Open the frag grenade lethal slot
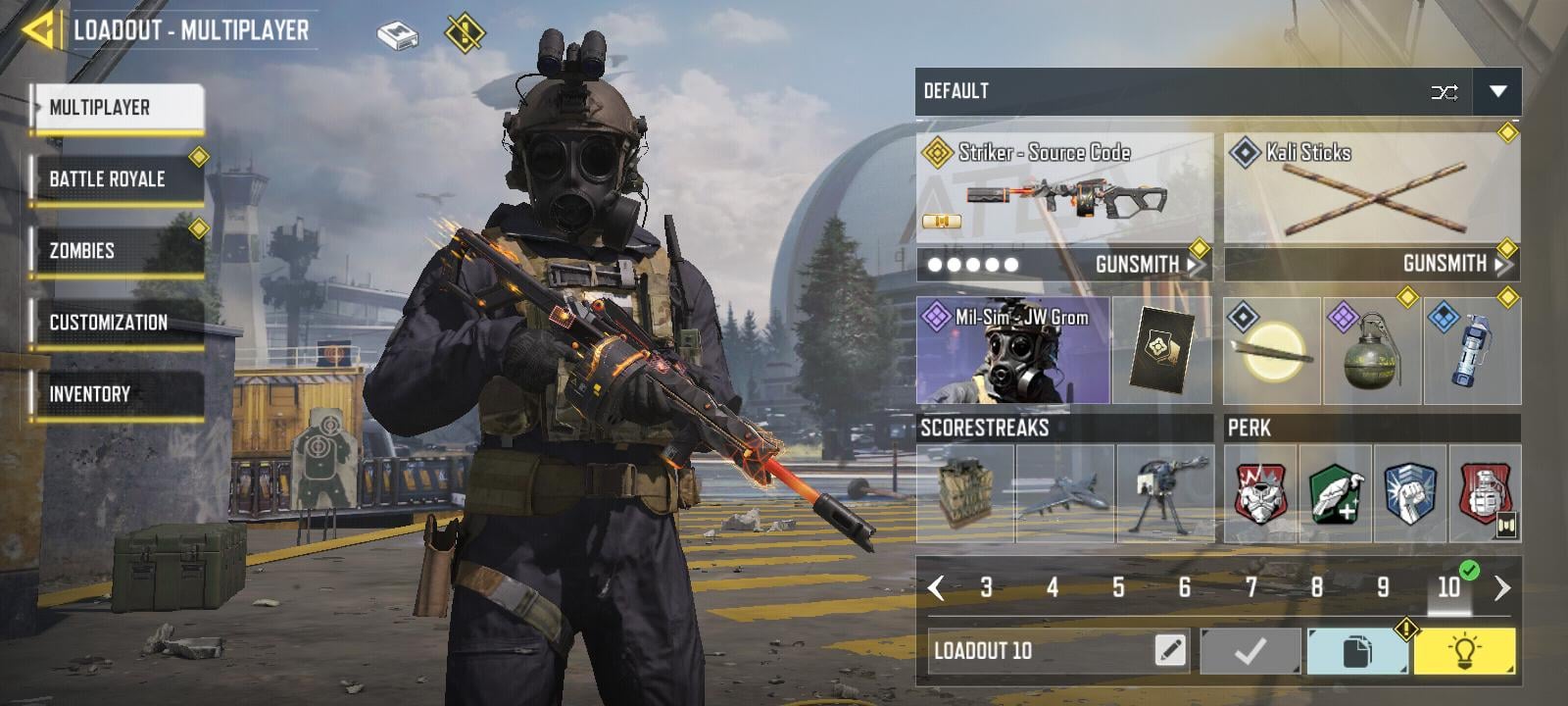This screenshot has width=1568, height=706. click(1371, 352)
